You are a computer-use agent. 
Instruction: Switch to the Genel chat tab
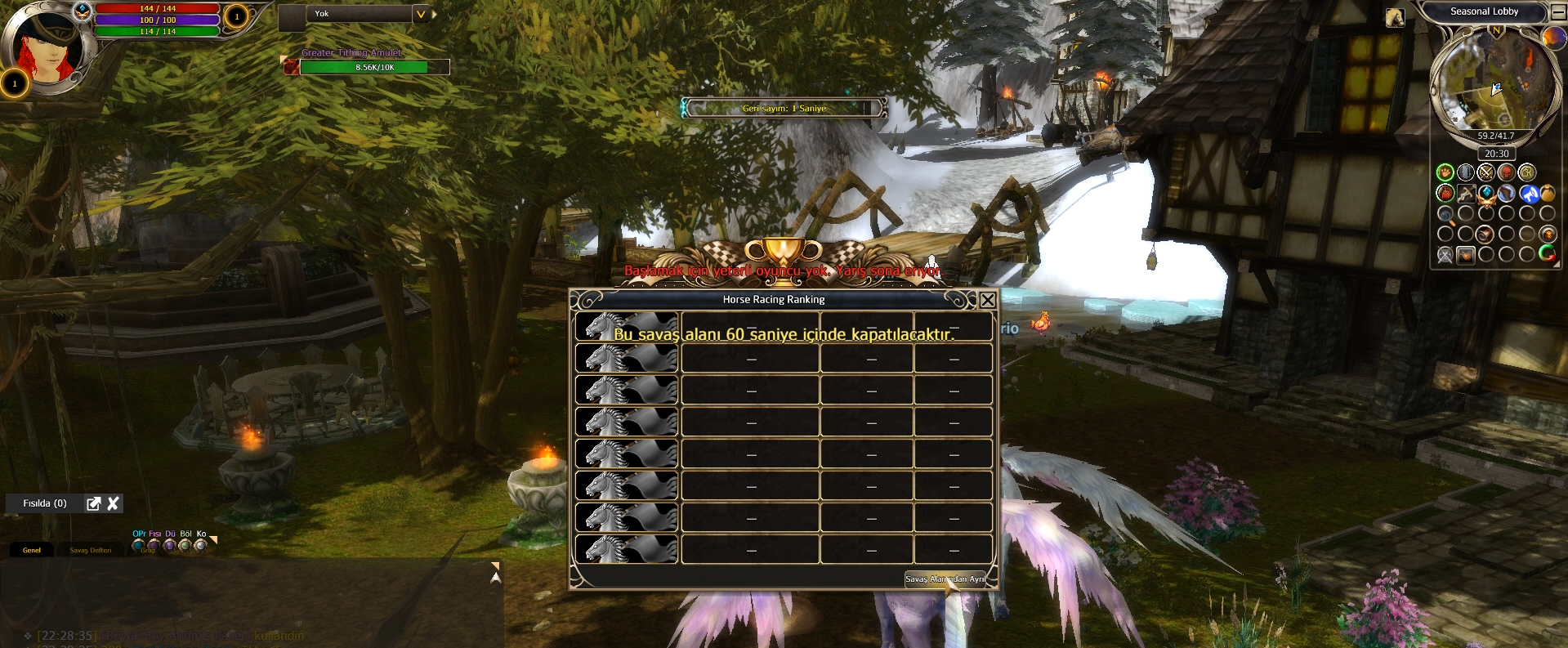32,550
